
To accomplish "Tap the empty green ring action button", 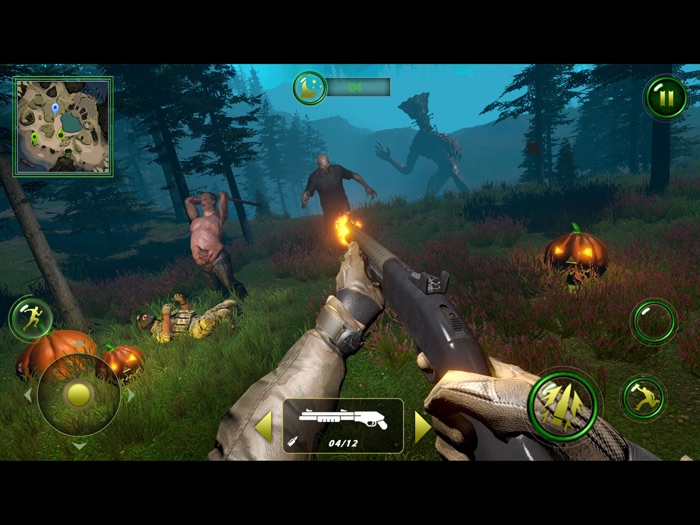I will pyautogui.click(x=654, y=322).
